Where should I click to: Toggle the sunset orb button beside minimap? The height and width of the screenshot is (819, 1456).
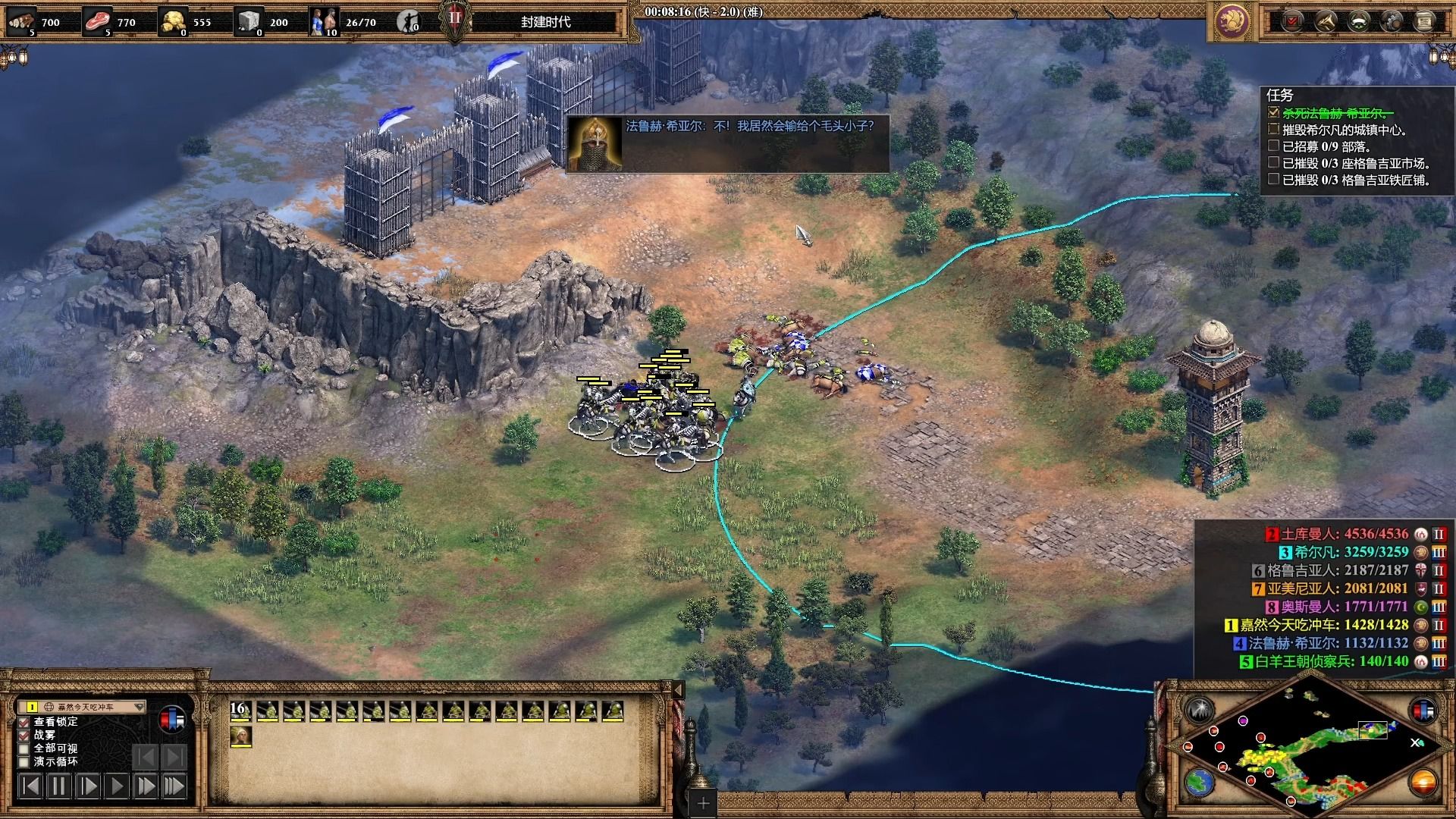pyautogui.click(x=1423, y=782)
